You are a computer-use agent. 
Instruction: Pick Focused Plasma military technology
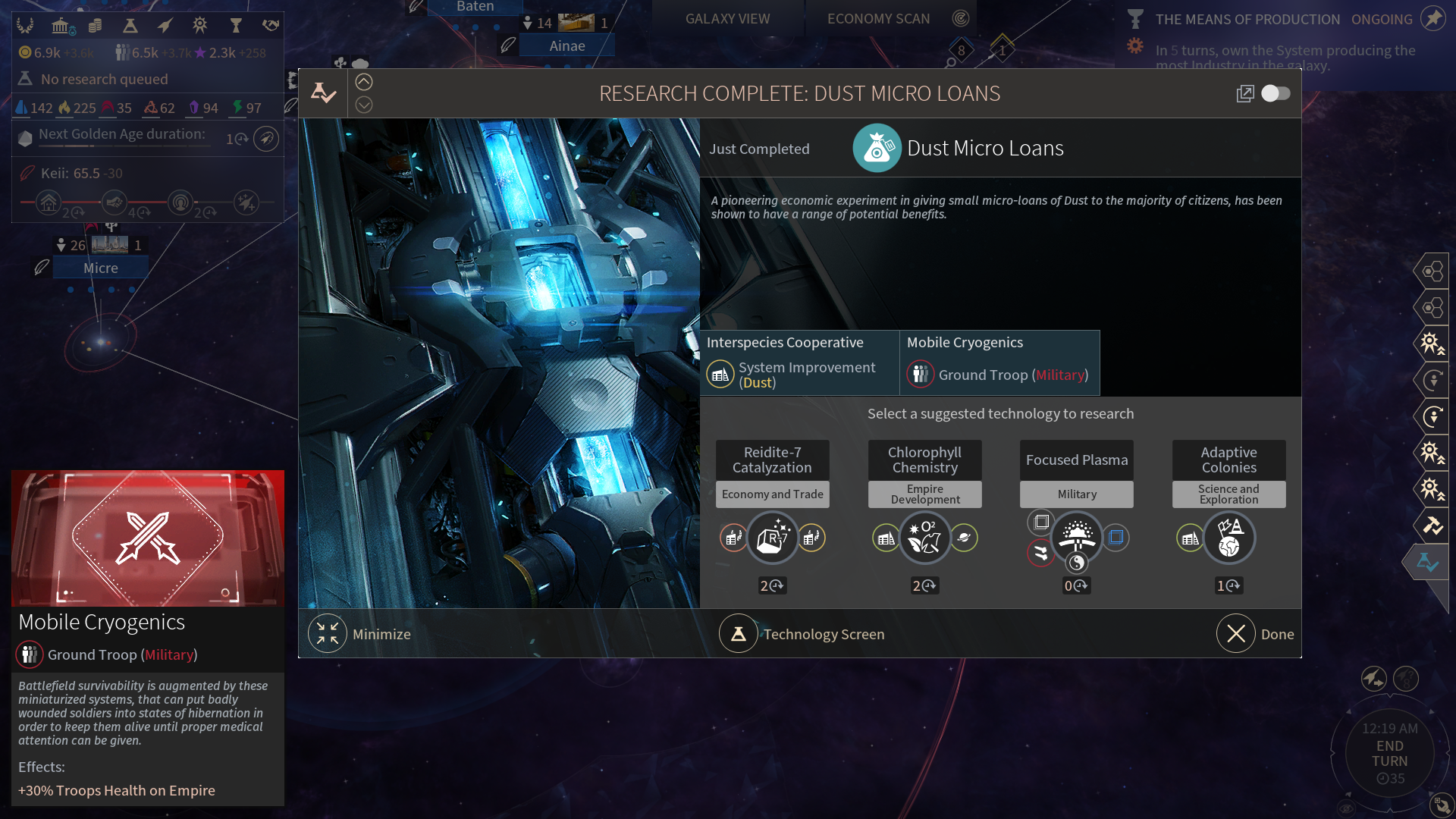(1077, 538)
